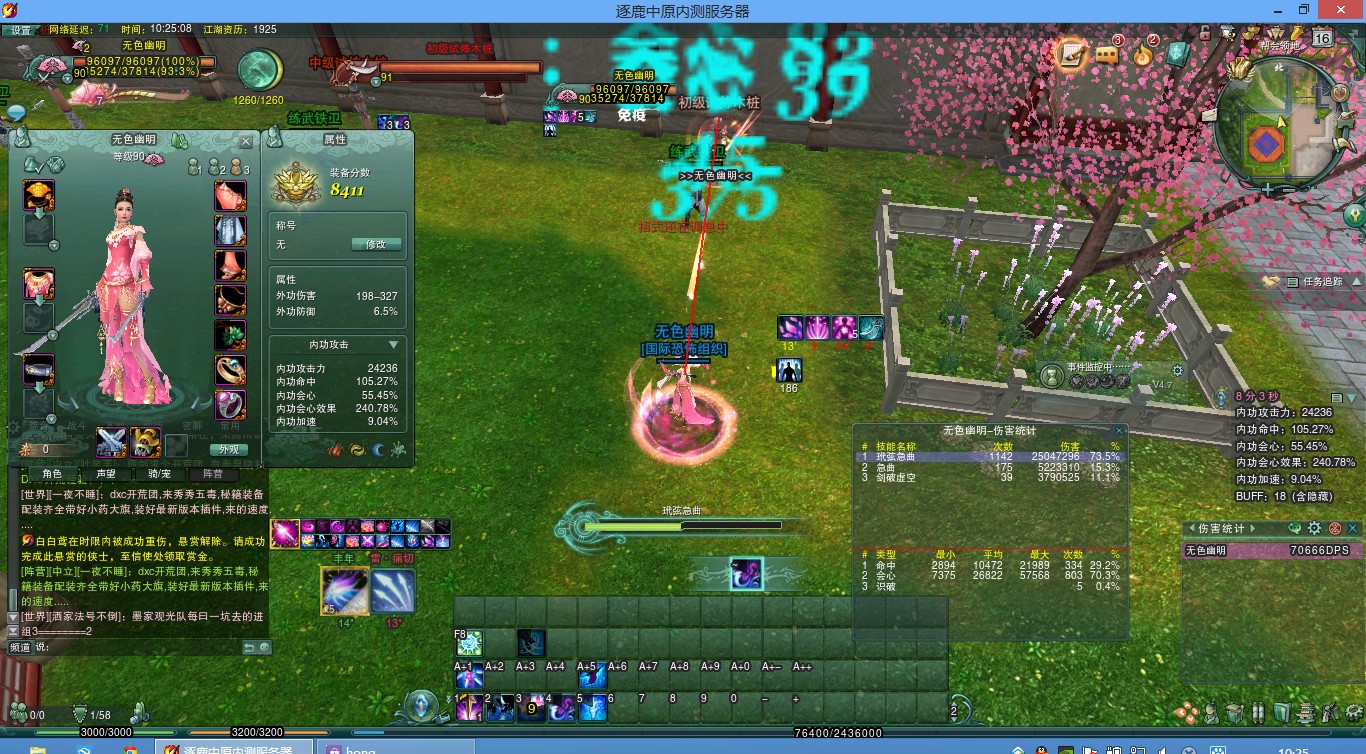Viewport: 1366px width, 754px height.
Task: Click the blue triangle beside the DPS timer
Action: pos(1350,398)
